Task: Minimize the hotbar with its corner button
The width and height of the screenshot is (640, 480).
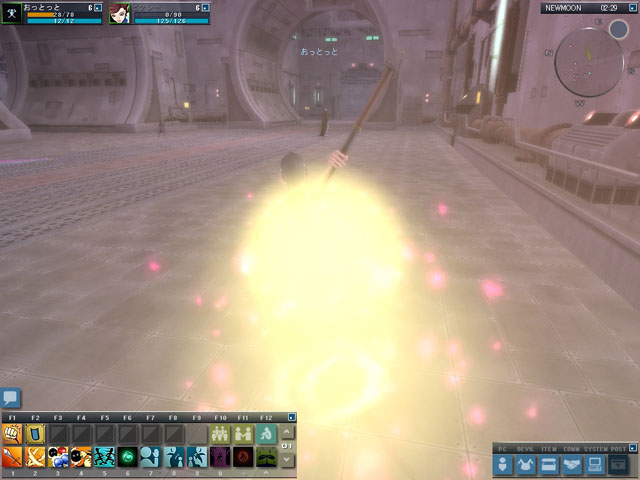Action: (x=291, y=416)
